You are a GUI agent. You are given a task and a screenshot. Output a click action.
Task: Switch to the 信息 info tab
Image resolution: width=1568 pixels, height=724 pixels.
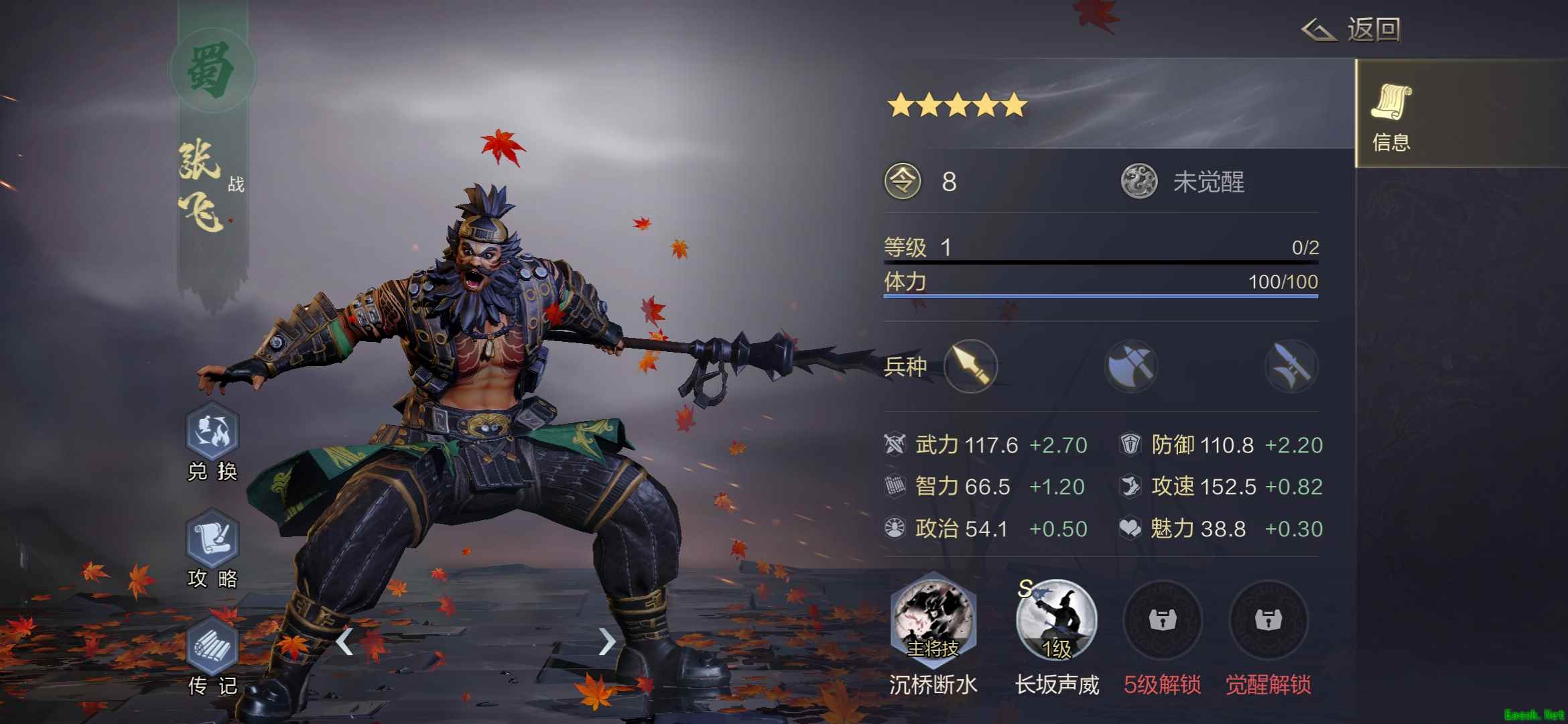click(1391, 115)
